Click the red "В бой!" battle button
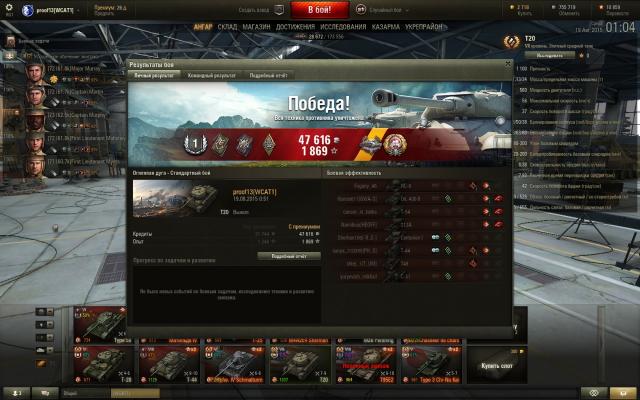Image resolution: width=640 pixels, height=400 pixels. tap(320, 9)
